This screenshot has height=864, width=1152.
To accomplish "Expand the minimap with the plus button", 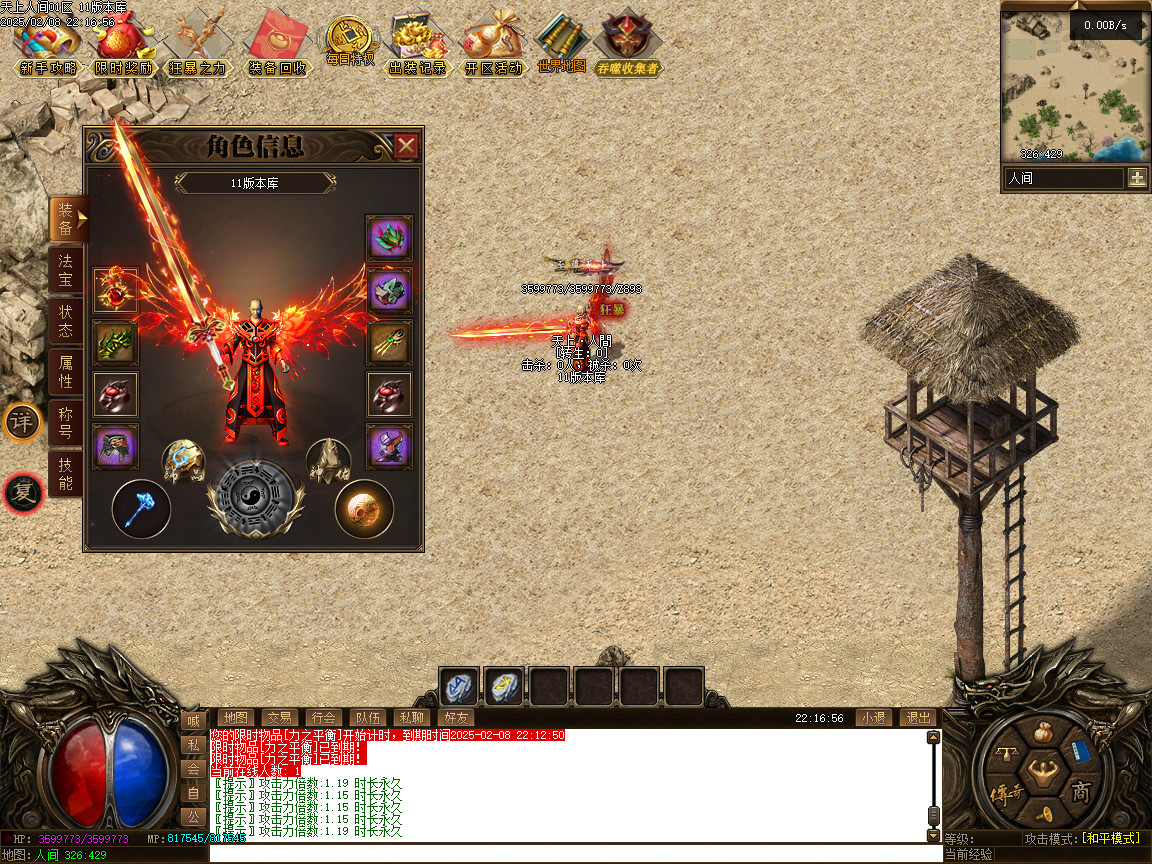I will coord(1137,178).
